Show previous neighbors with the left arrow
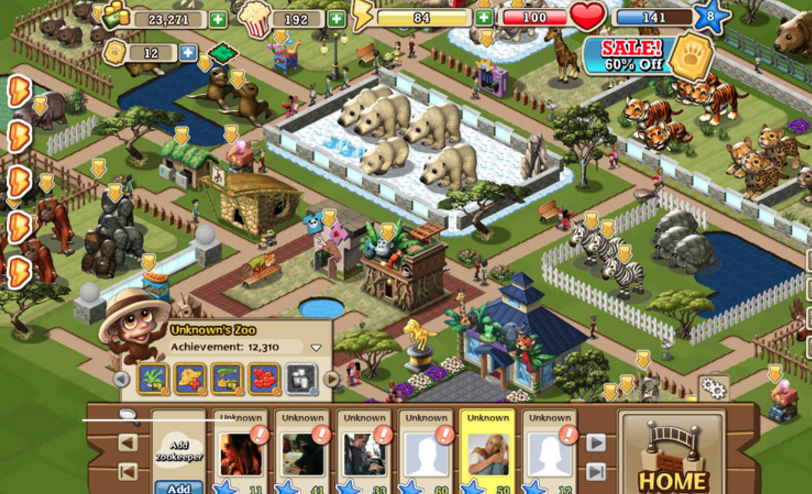812x494 pixels. 129,442
